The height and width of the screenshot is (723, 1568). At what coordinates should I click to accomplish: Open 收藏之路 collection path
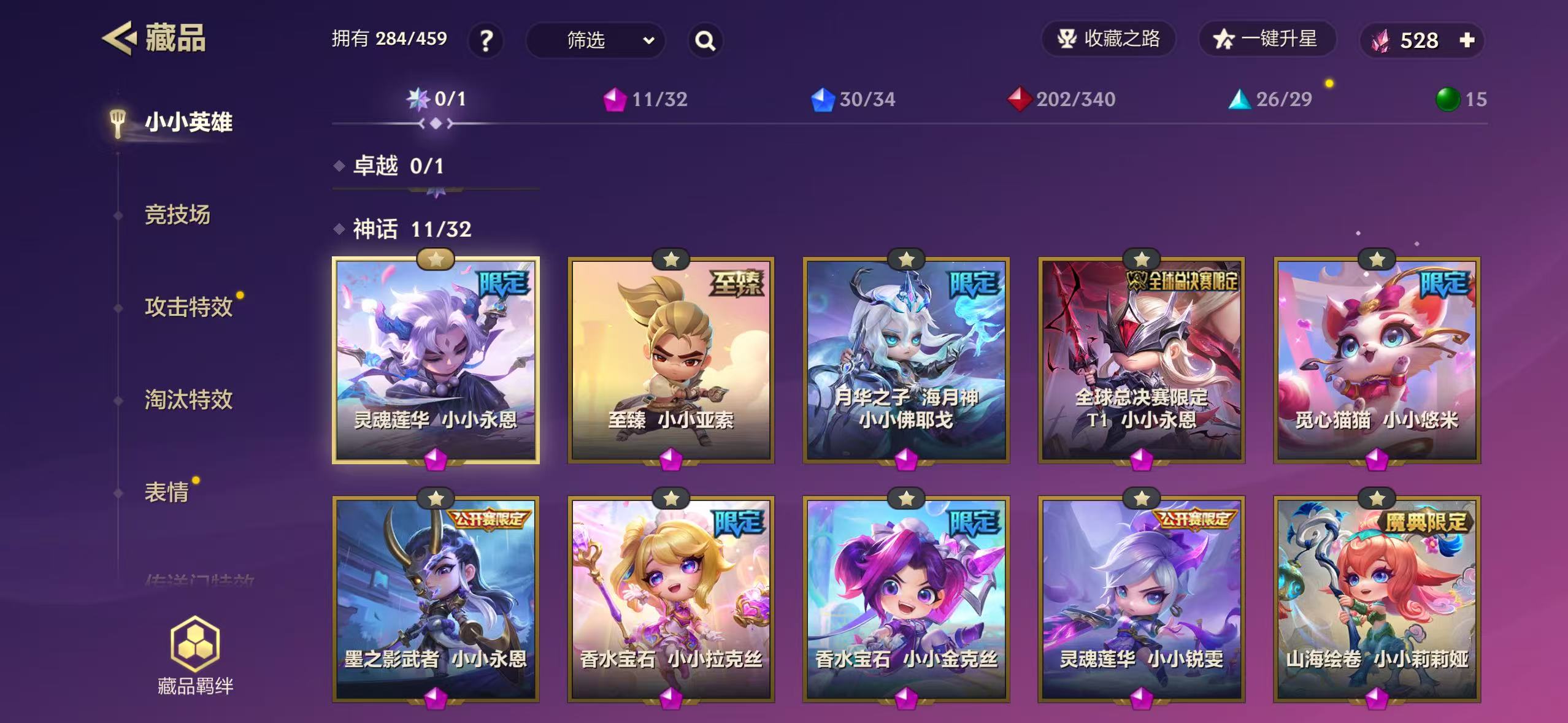[x=1108, y=39]
